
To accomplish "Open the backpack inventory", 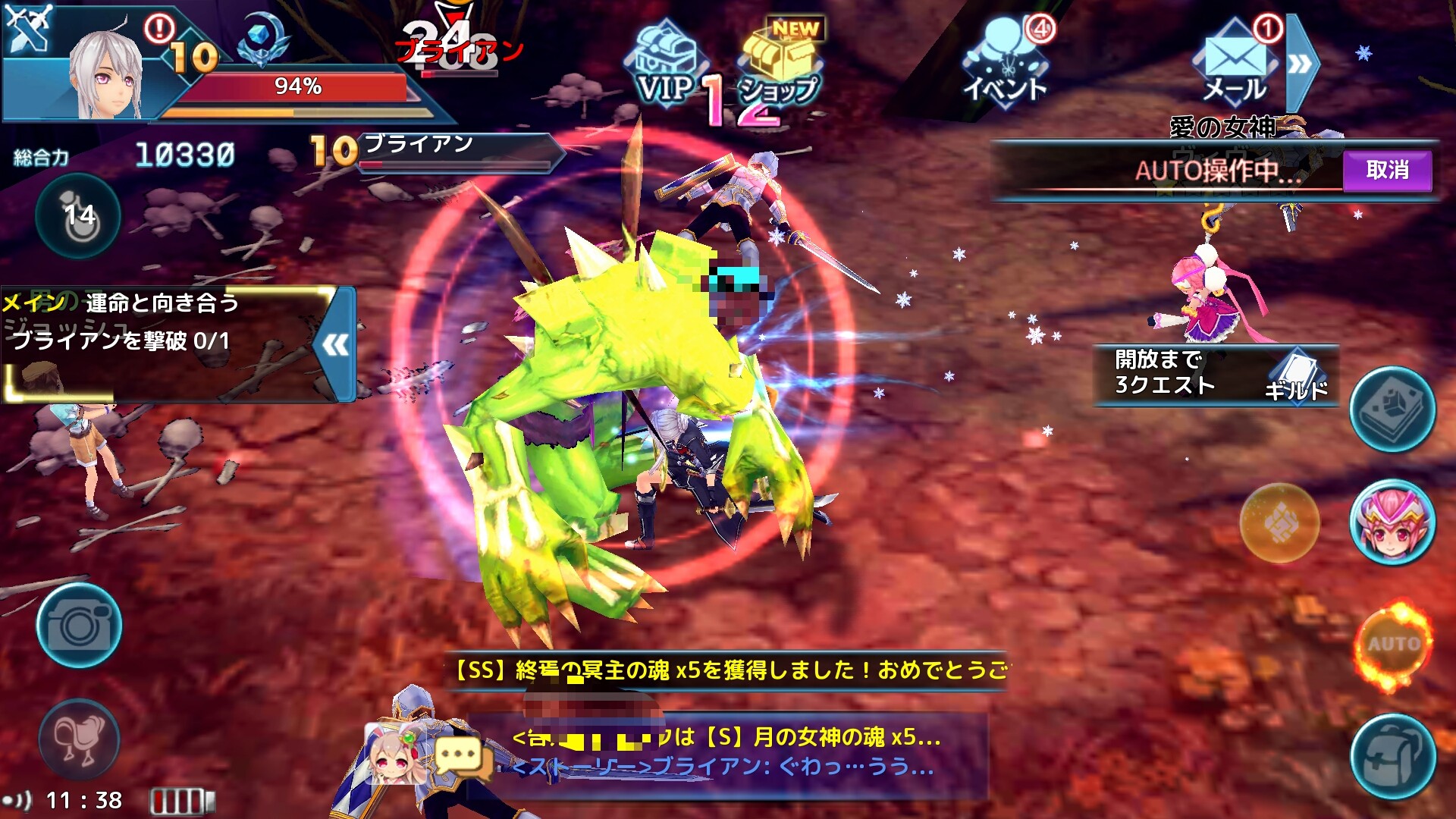I will [x=1392, y=757].
